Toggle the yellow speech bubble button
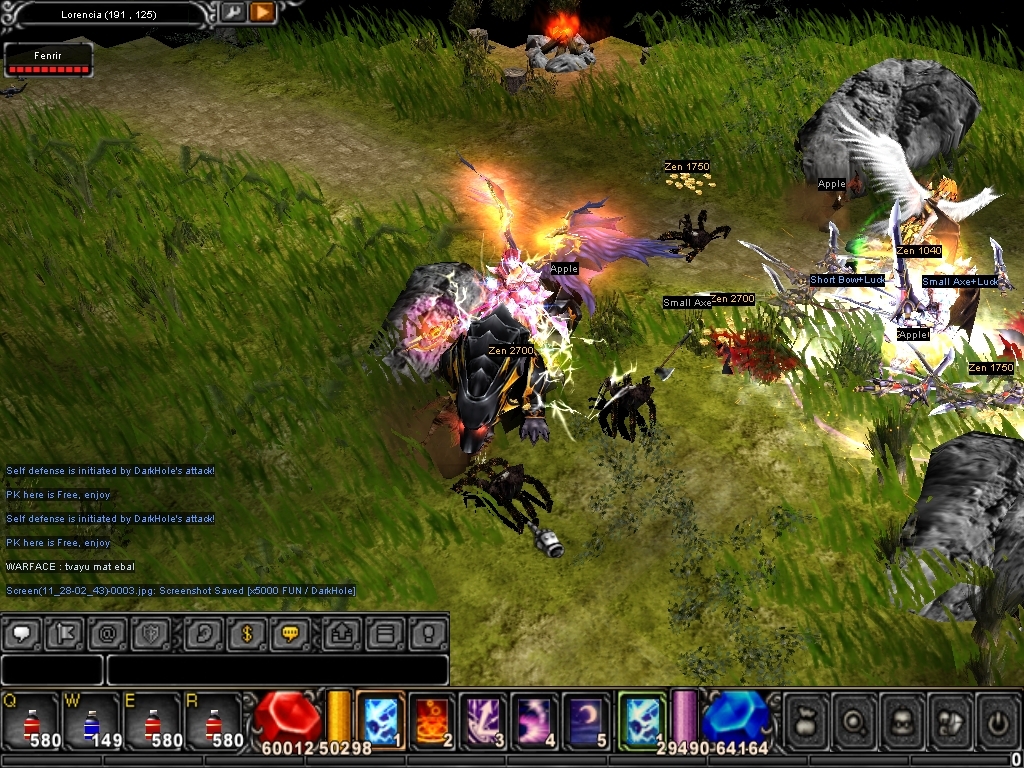Viewport: 1024px width, 768px height. pos(291,633)
